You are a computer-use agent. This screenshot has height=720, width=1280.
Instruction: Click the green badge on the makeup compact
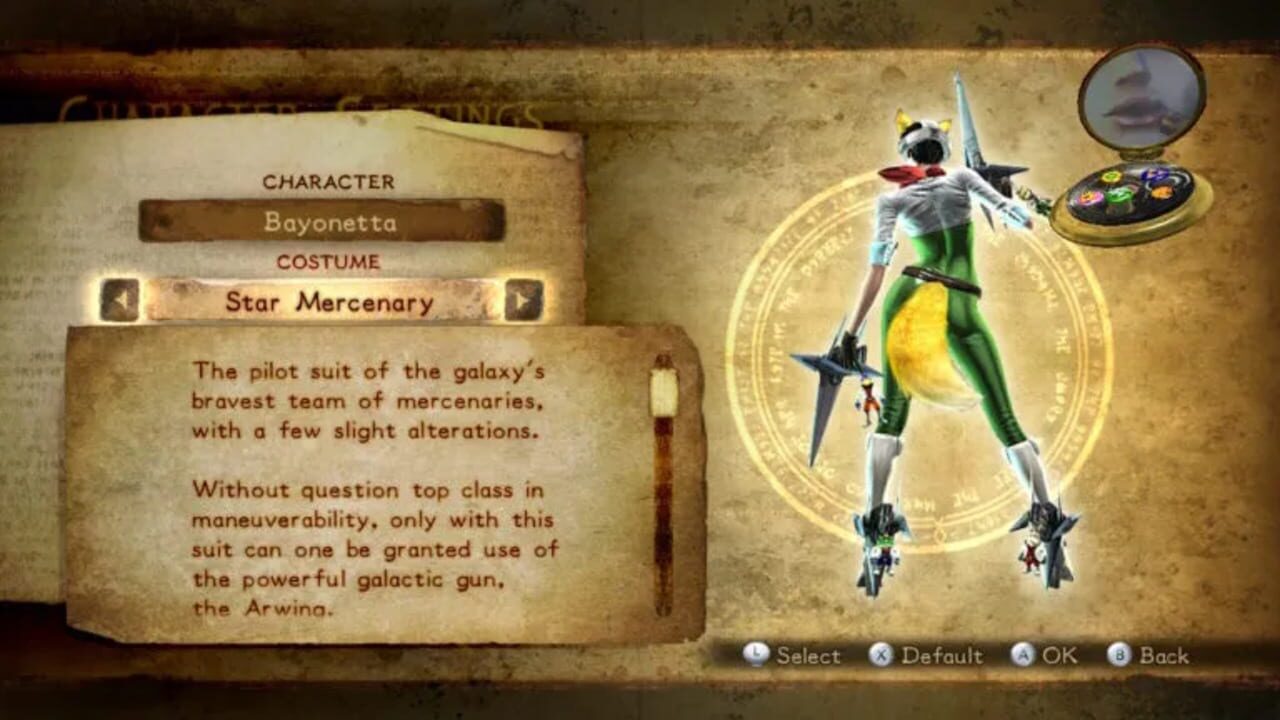click(1118, 198)
